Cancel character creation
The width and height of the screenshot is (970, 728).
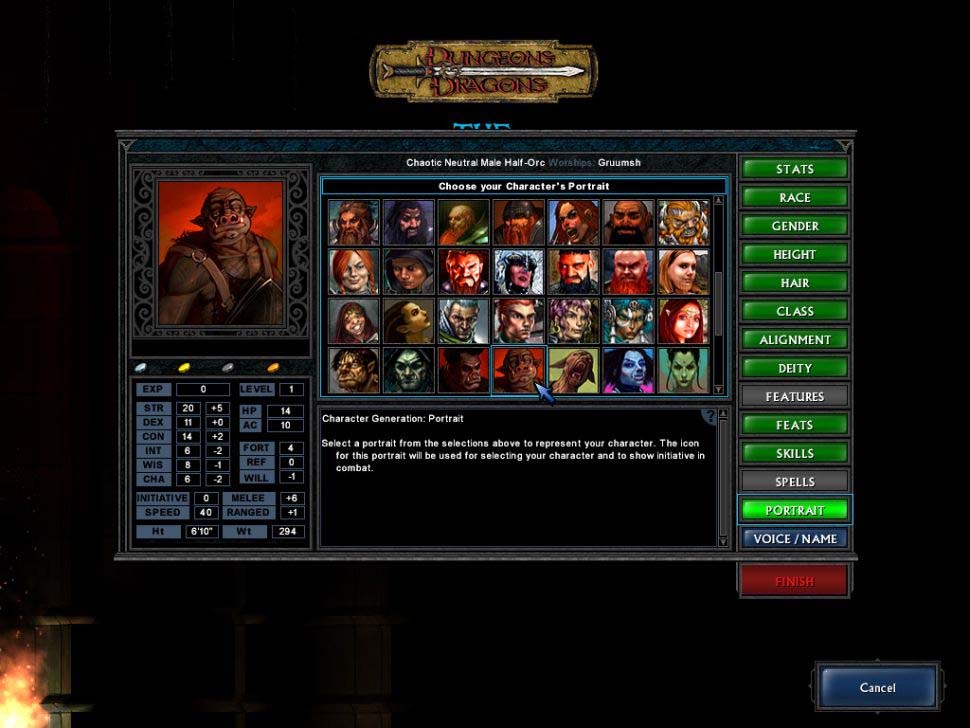877,688
